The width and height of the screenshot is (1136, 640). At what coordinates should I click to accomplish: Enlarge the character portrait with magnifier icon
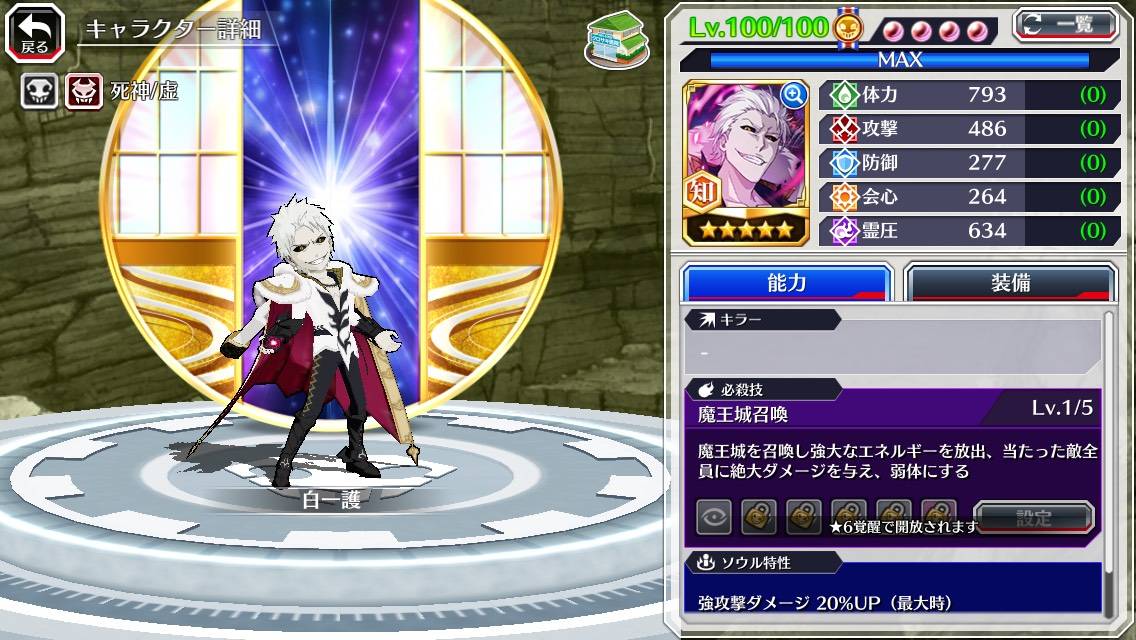tap(794, 95)
